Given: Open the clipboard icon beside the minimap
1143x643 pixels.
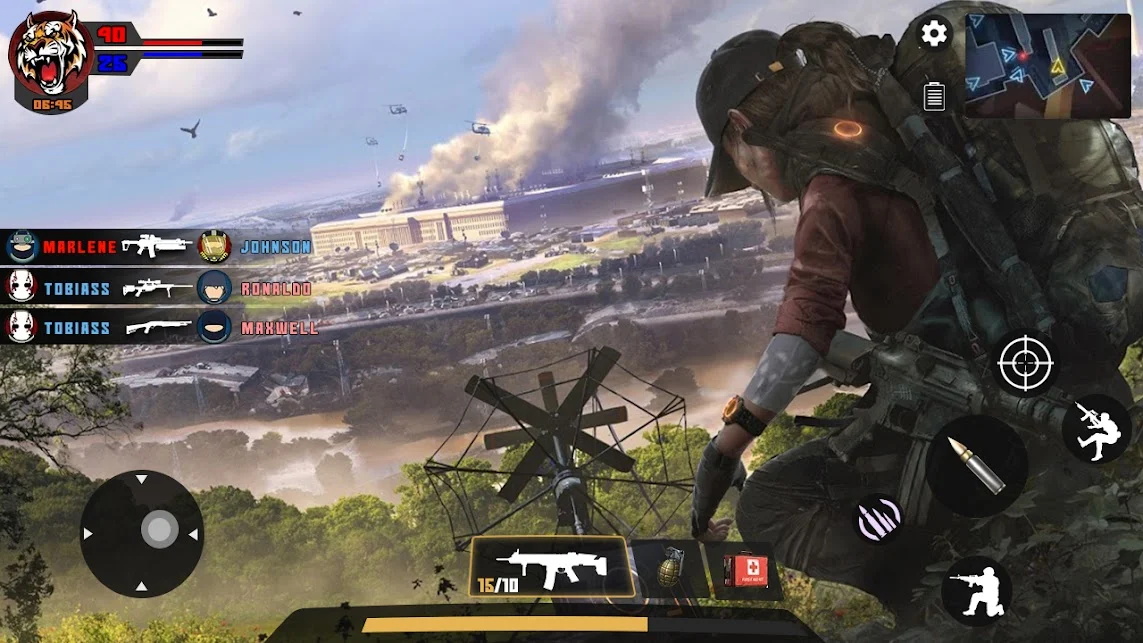Looking at the screenshot, I should point(934,96).
